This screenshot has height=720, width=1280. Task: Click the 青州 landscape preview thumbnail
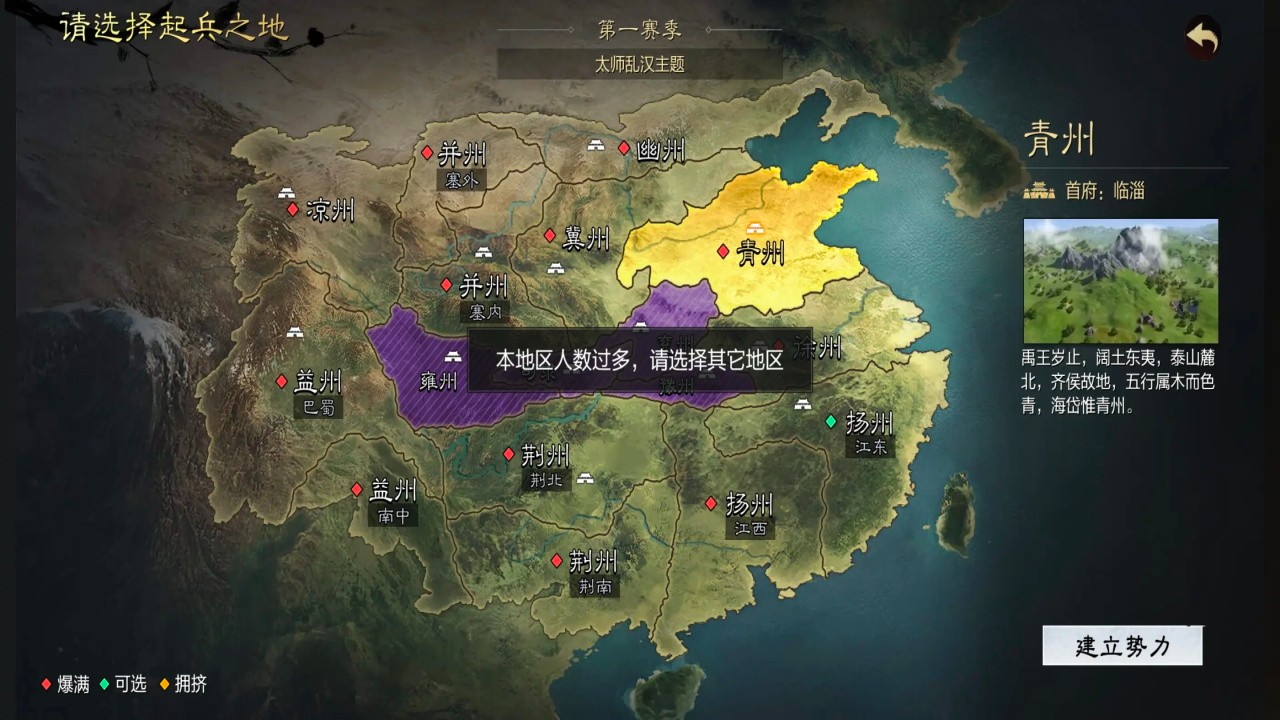tap(1121, 282)
